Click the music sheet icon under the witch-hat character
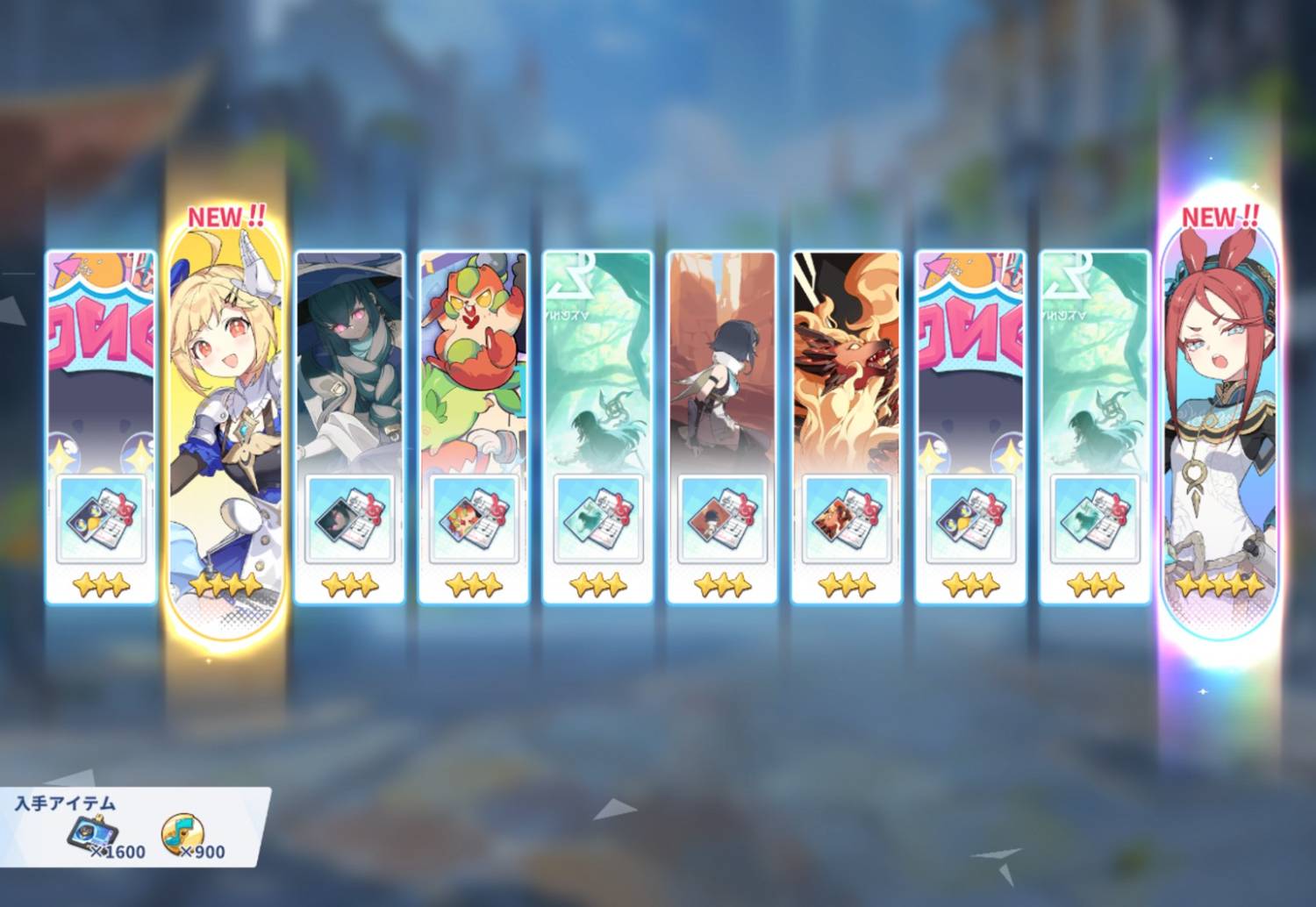 tap(351, 518)
